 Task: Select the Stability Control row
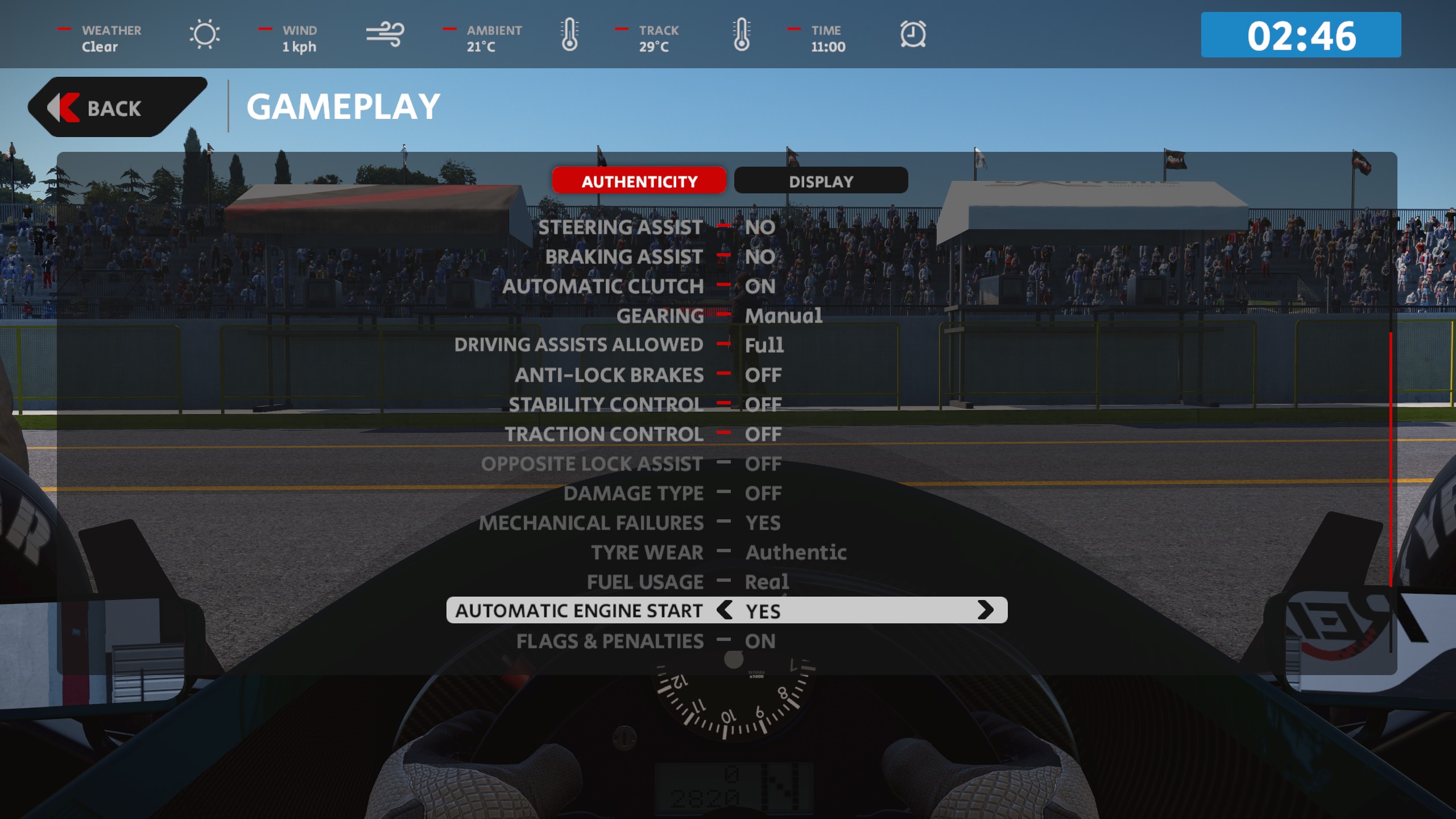click(x=606, y=405)
